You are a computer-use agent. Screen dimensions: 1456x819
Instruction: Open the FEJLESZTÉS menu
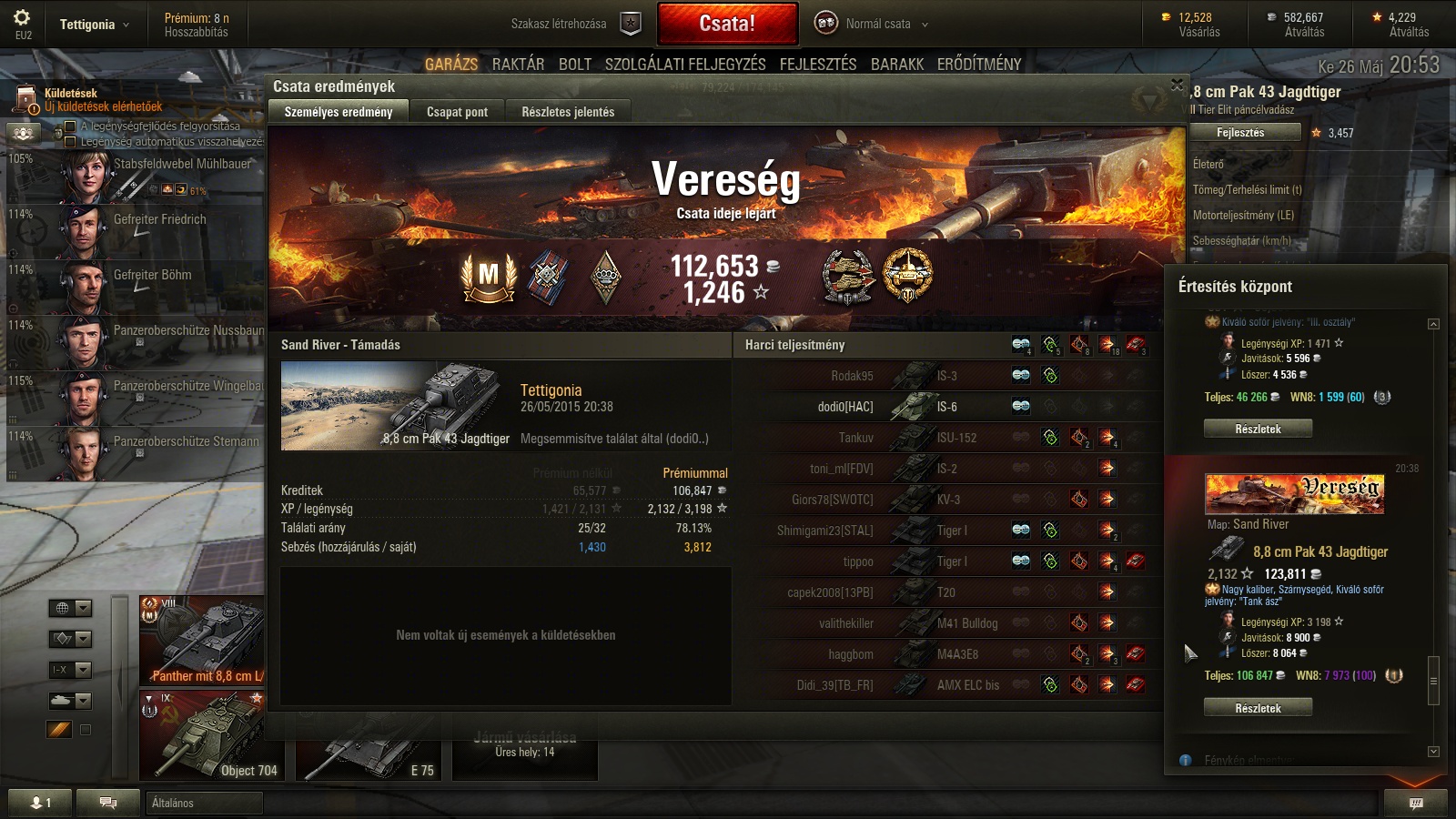[818, 64]
